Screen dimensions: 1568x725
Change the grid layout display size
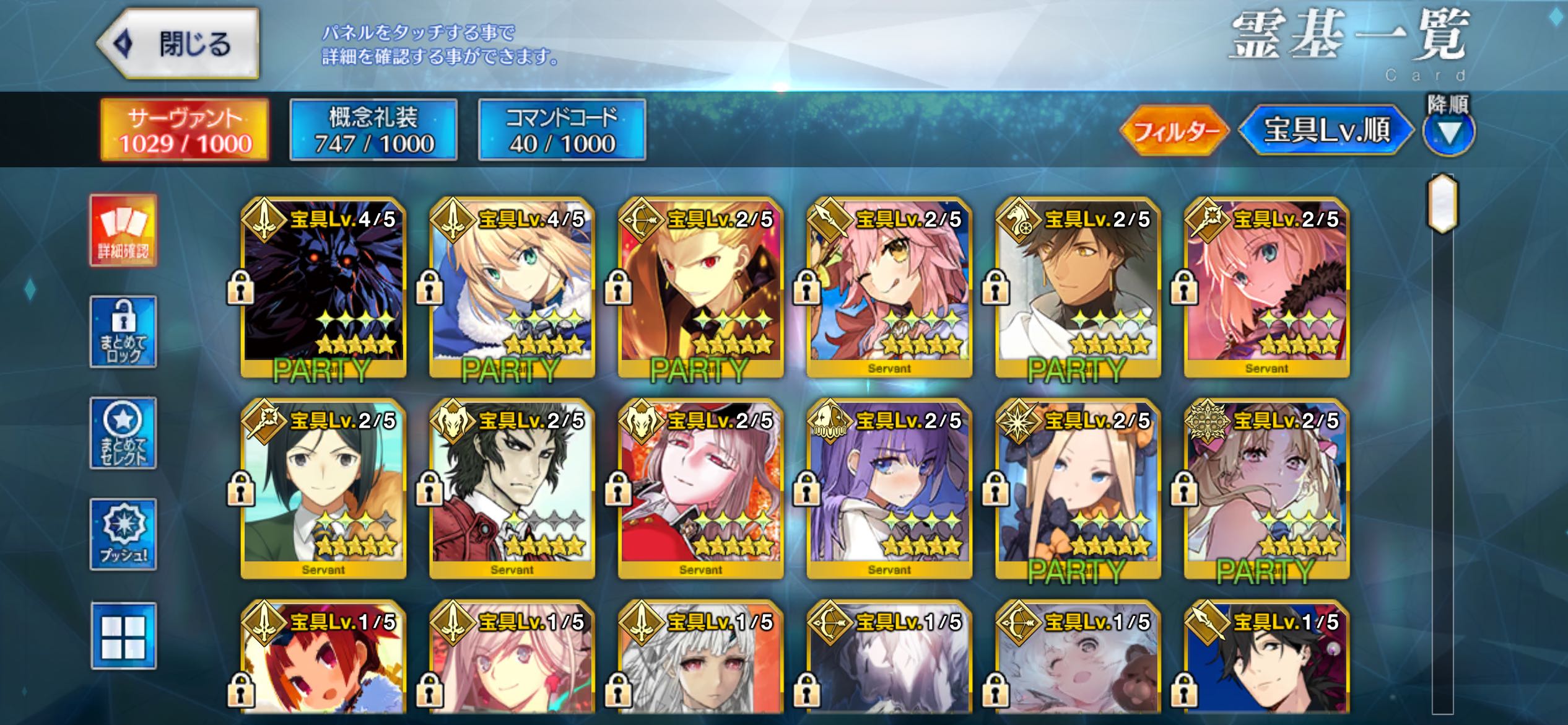coord(123,636)
